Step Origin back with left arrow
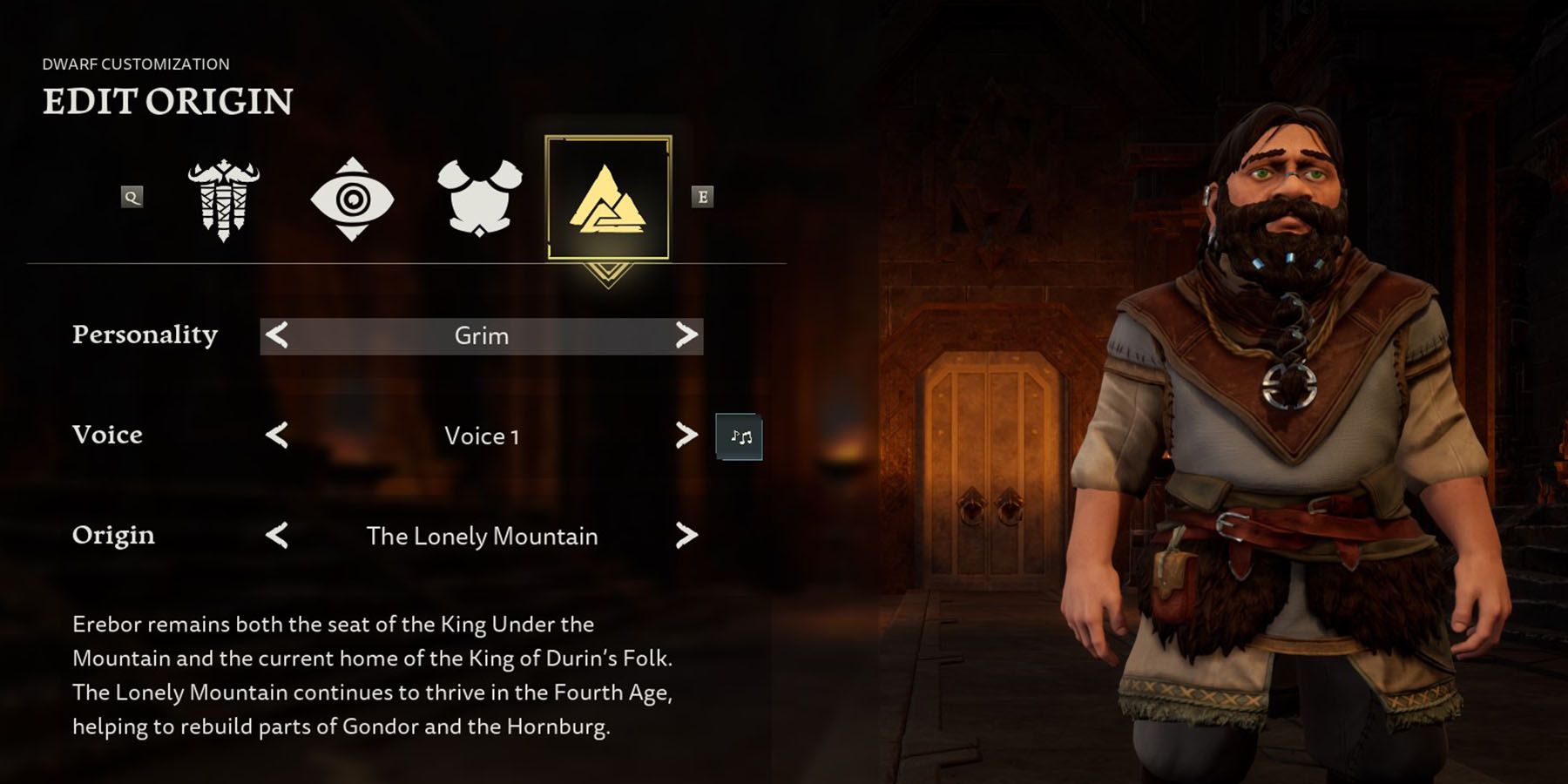Viewport: 1568px width, 784px height. 279,537
